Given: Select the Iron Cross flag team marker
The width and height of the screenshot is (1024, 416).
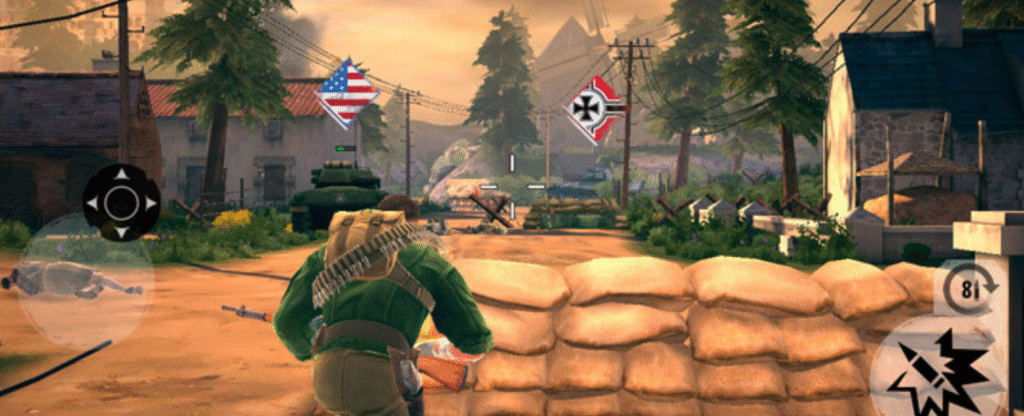Looking at the screenshot, I should tap(594, 109).
